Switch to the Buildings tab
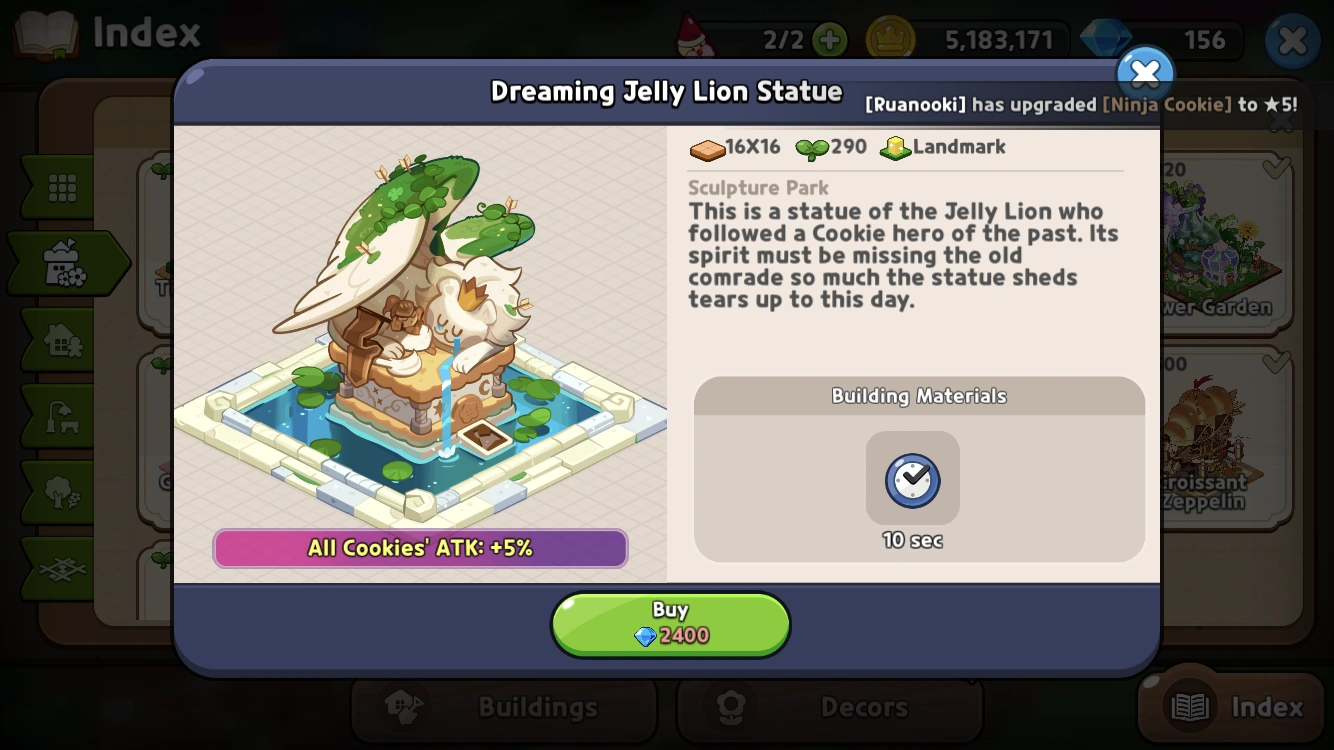The image size is (1334, 750). coord(504,705)
